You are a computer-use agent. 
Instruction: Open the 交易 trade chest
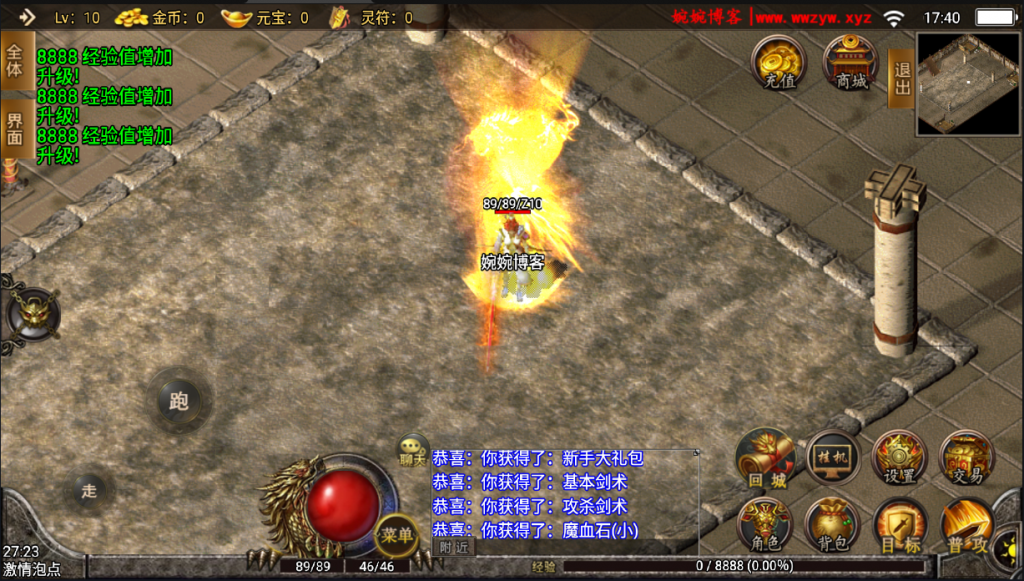pos(966,459)
